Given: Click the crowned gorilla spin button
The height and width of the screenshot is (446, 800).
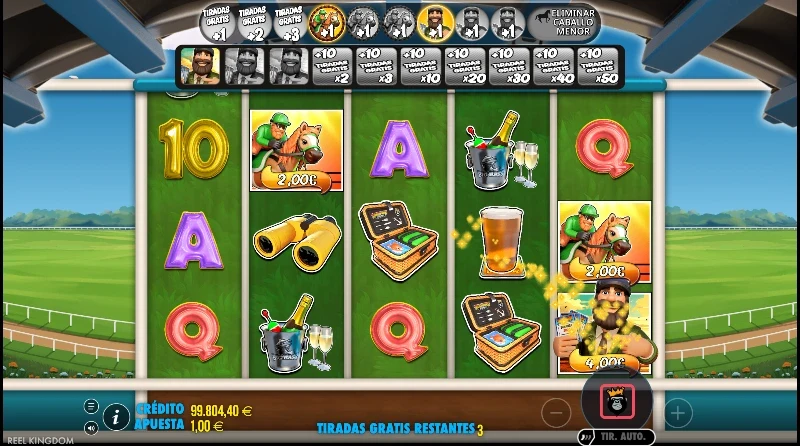Looking at the screenshot, I should coord(617,402).
